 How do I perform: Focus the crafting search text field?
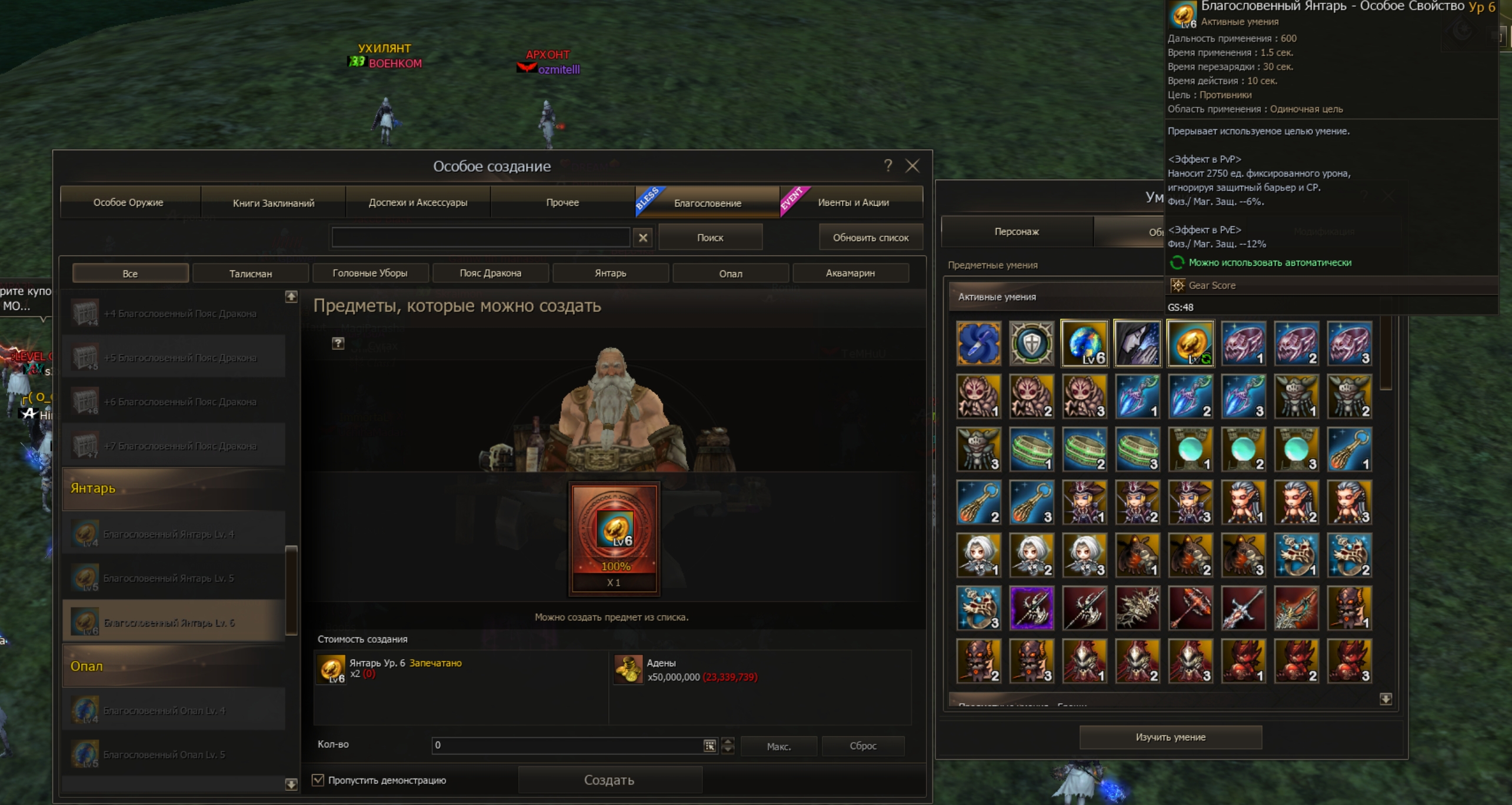481,238
